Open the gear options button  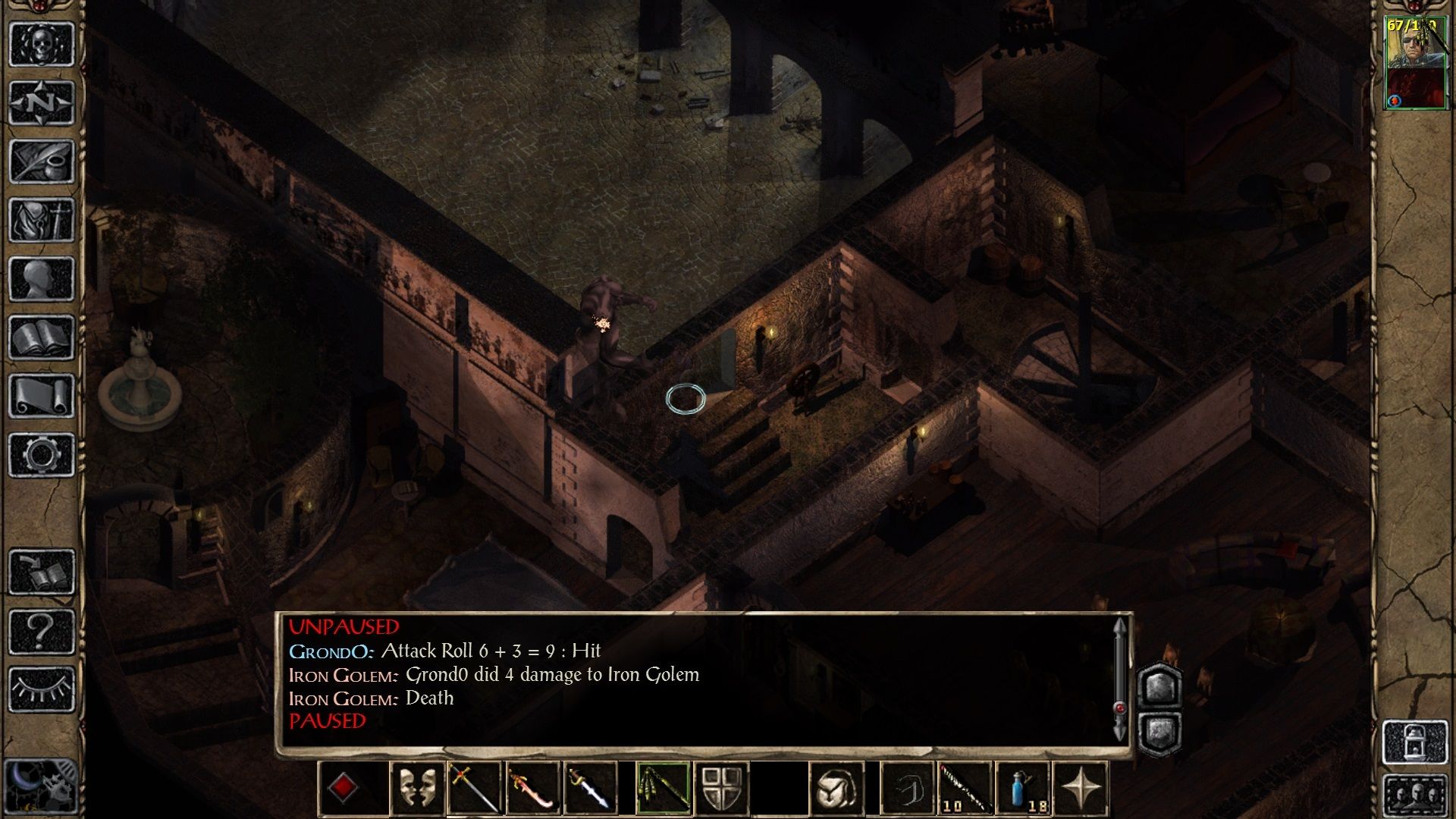coord(42,455)
